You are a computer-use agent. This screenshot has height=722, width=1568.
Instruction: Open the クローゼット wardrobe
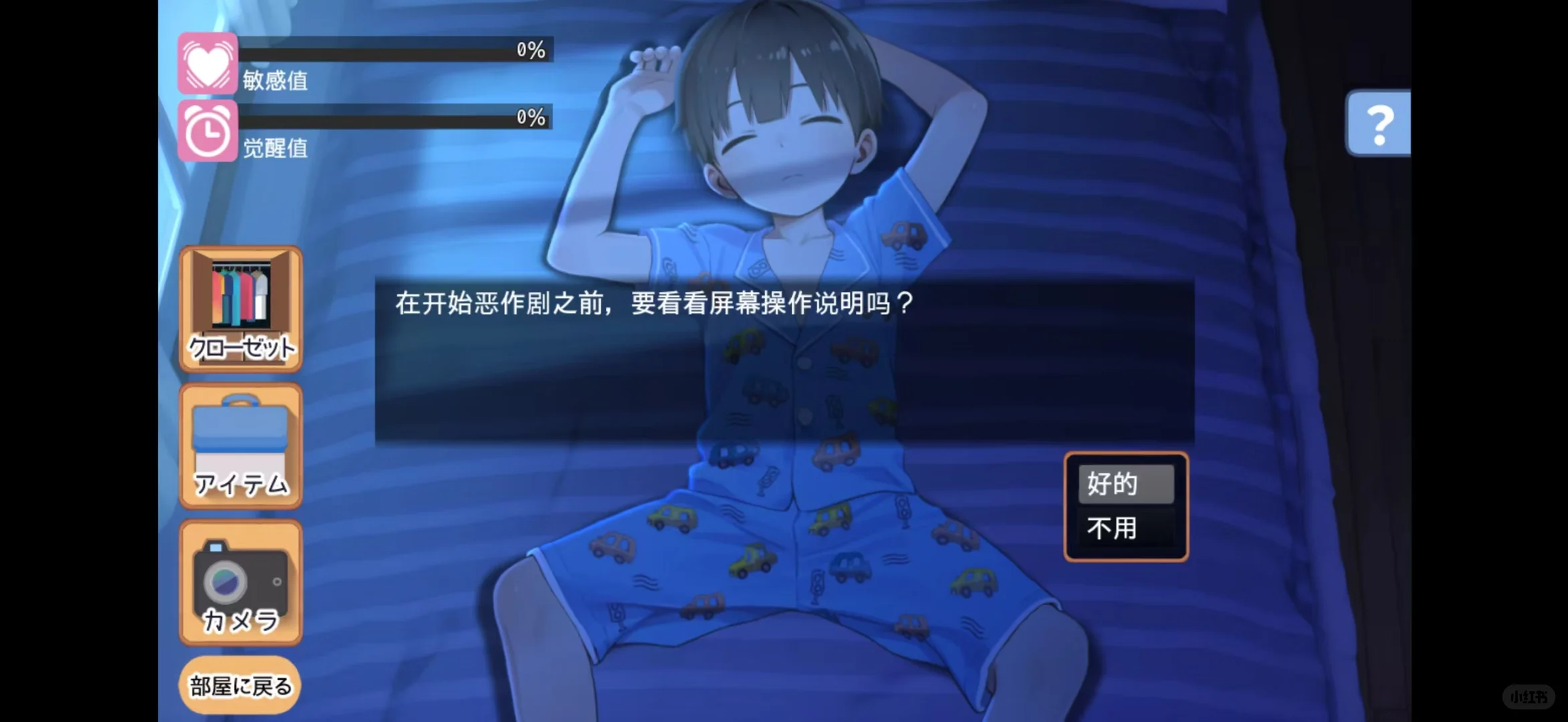pyautogui.click(x=240, y=304)
